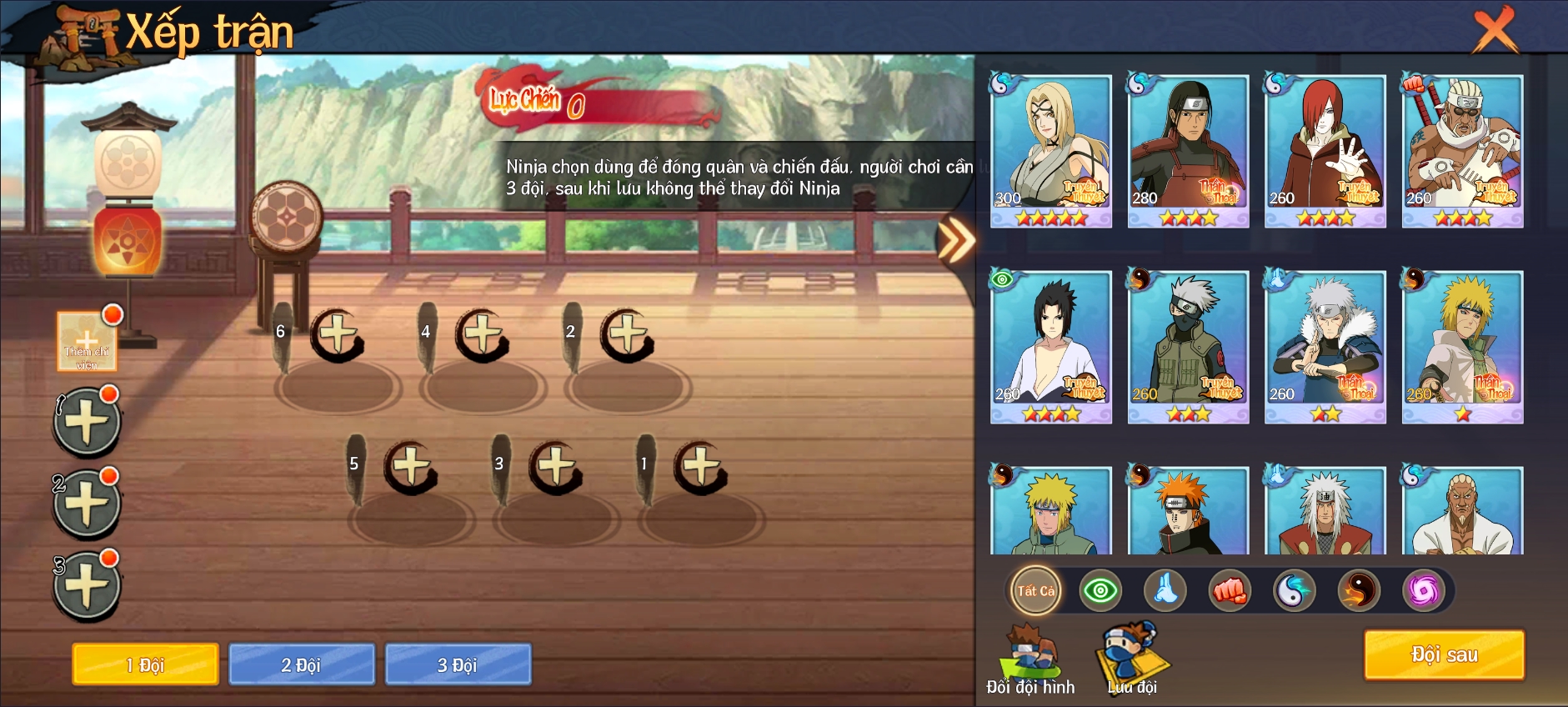
Task: Filter ninjas by purple swirl type
Action: tap(1424, 591)
